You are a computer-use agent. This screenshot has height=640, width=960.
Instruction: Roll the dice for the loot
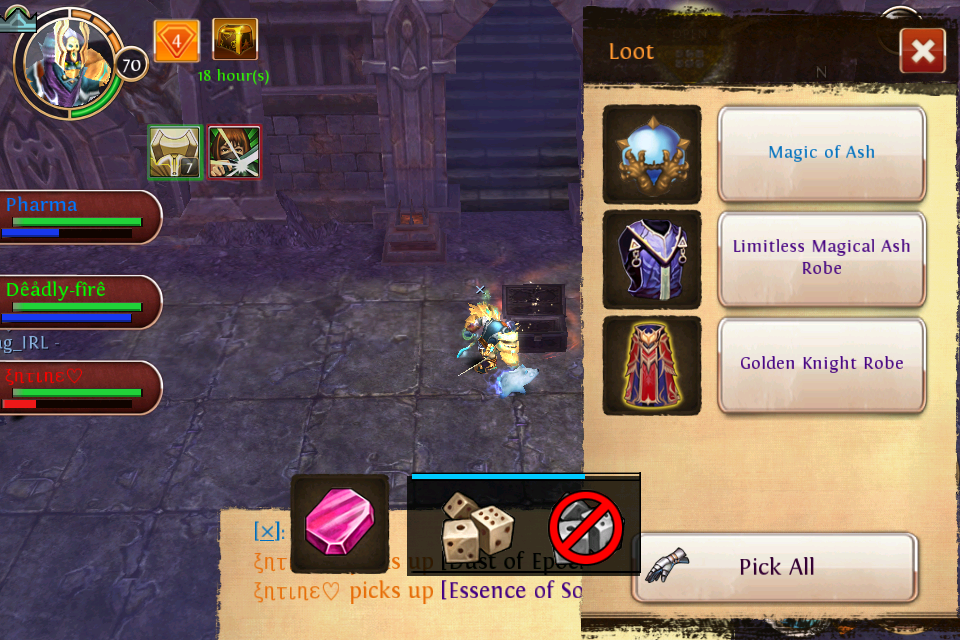[477, 525]
